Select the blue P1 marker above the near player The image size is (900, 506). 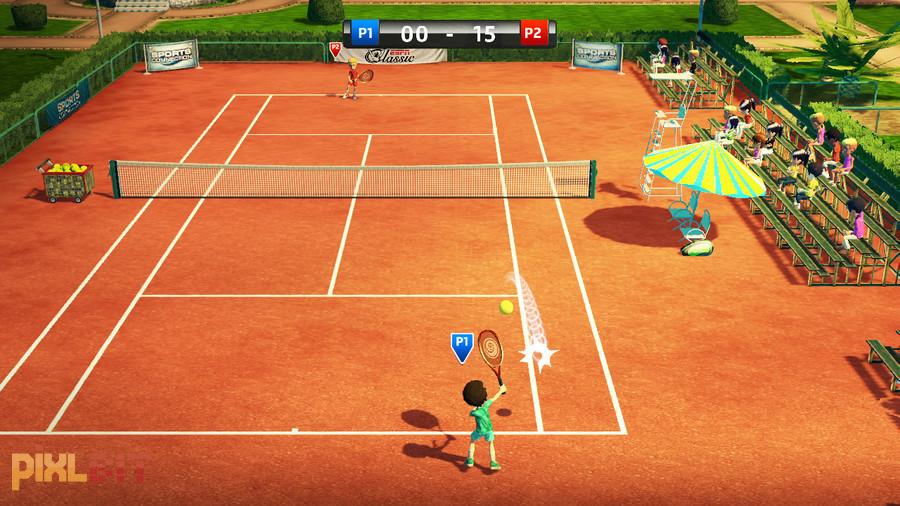click(x=461, y=346)
